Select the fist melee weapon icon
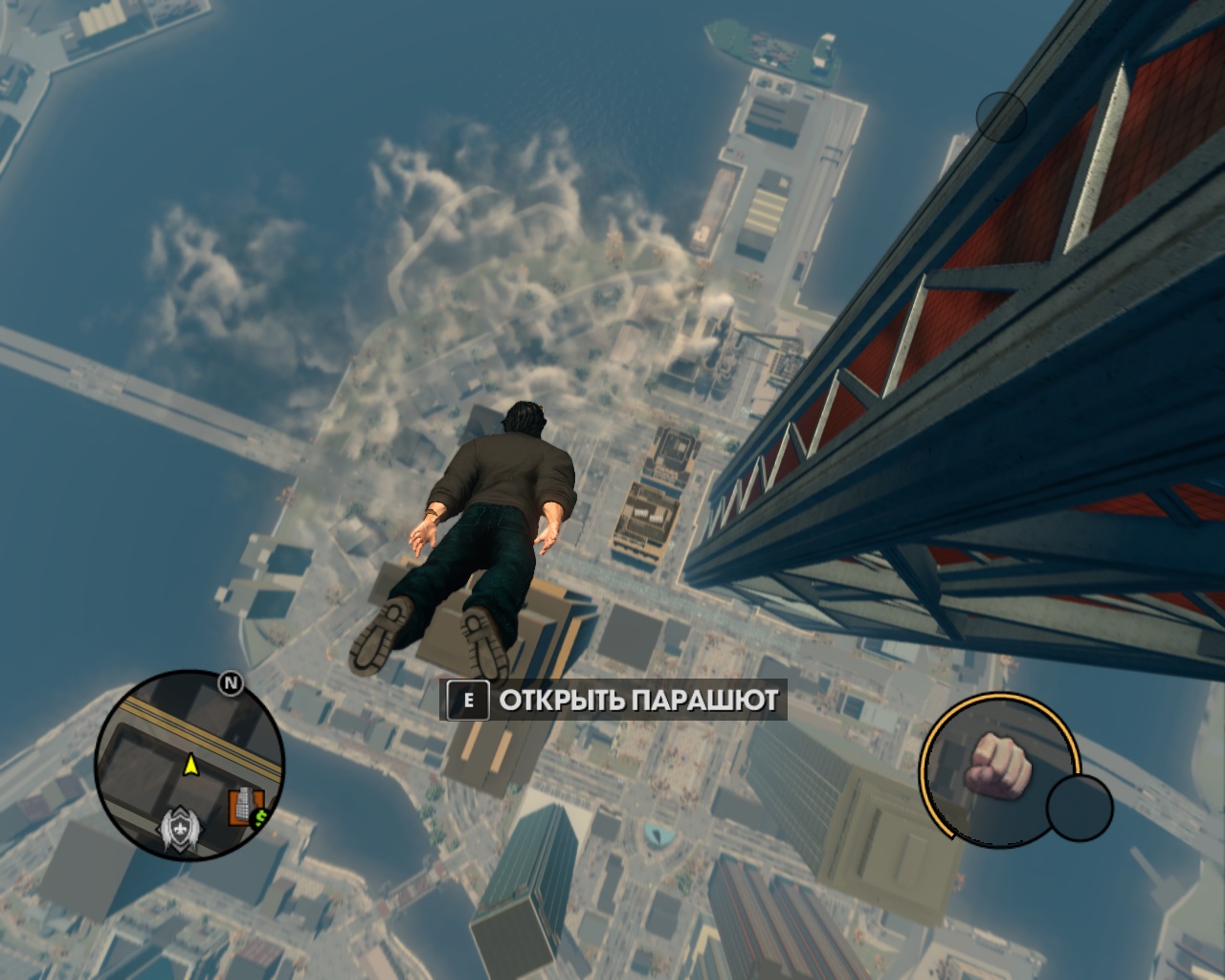This screenshot has height=980, width=1225. click(996, 765)
